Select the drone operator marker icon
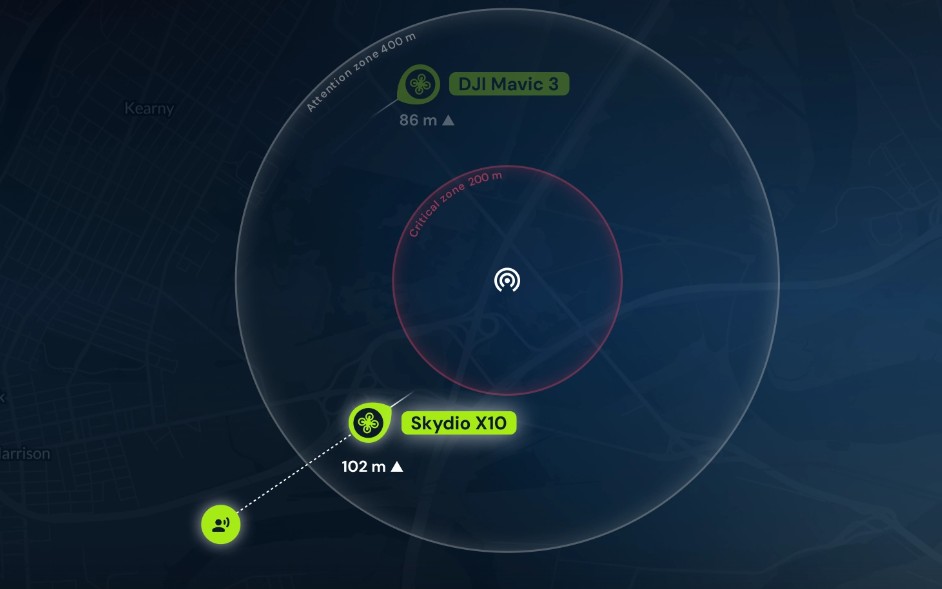The width and height of the screenshot is (942, 589). tap(220, 524)
